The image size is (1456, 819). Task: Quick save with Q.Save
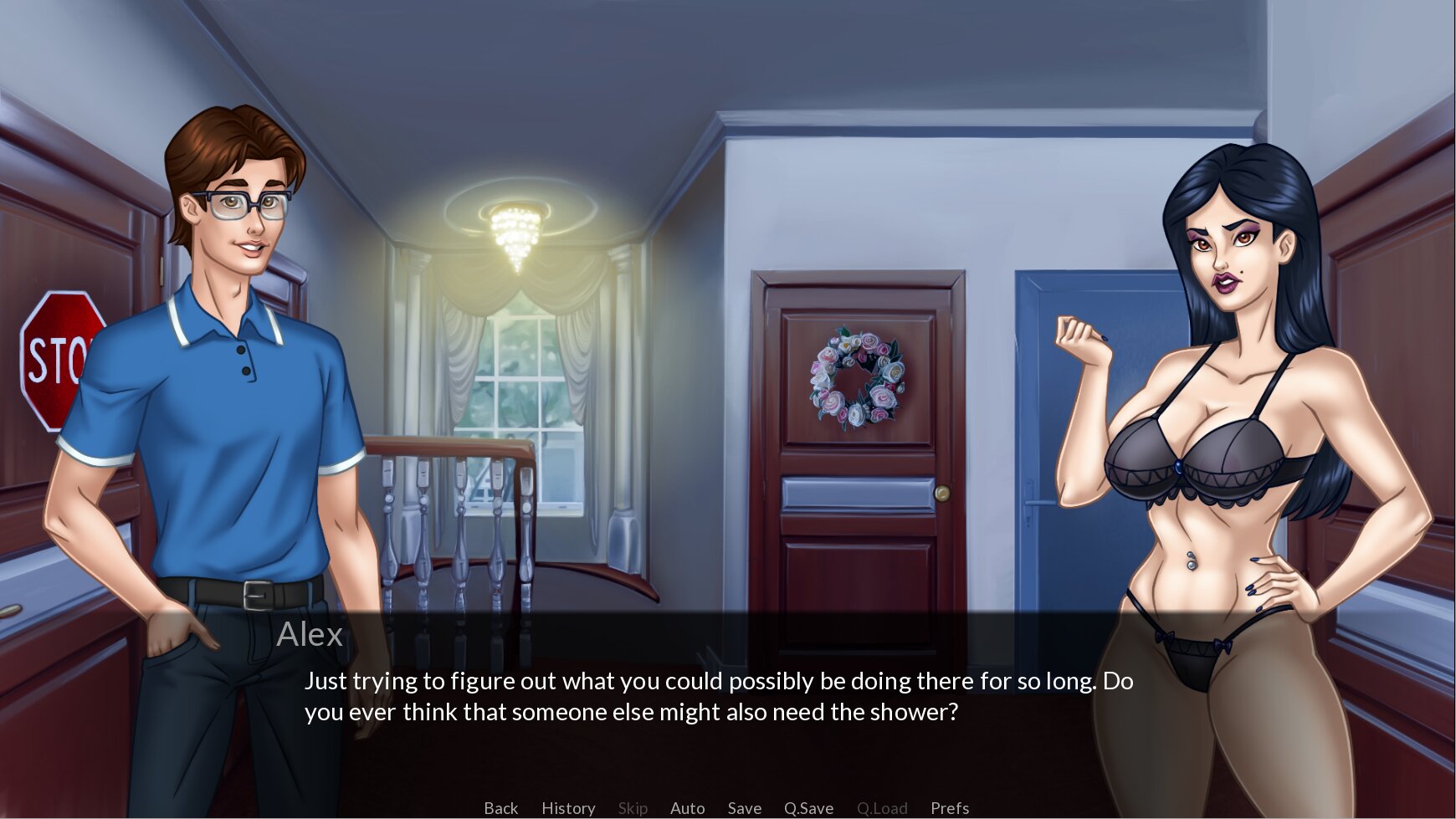click(808, 808)
